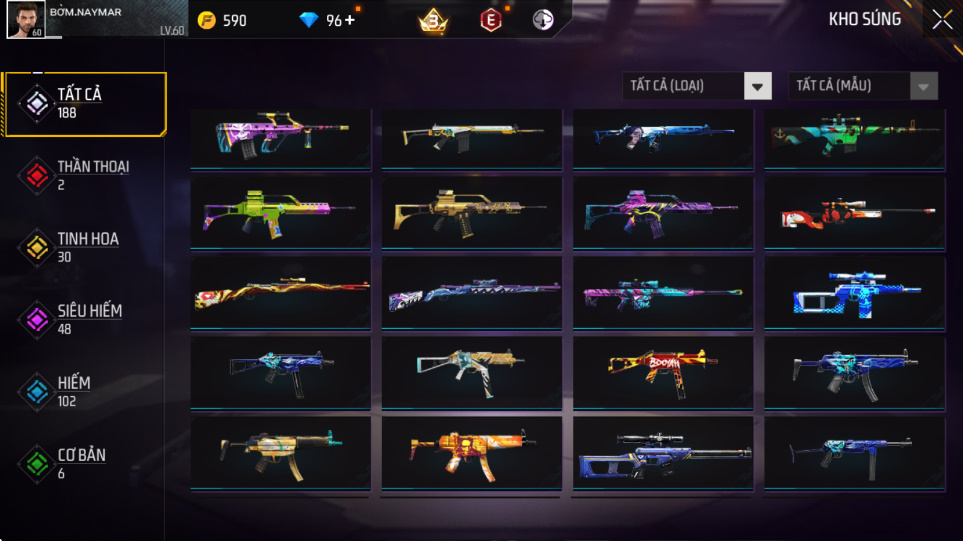Select the lime green rifle skin
Image resolution: width=963 pixels, height=541 pixels.
pos(280,212)
